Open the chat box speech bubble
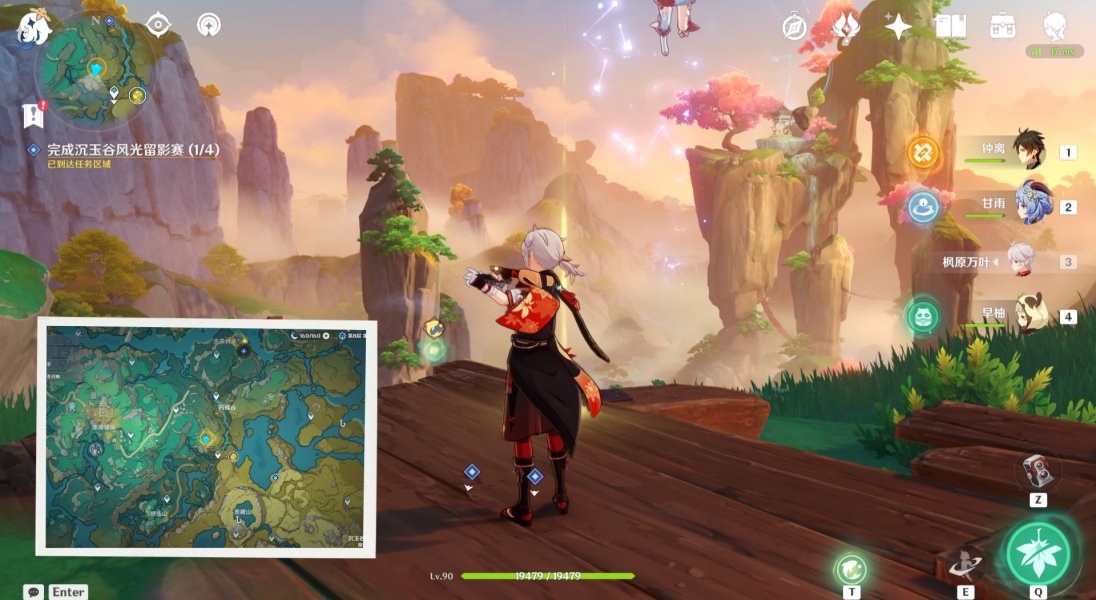Viewport: 1096px width, 600px height. click(33, 592)
